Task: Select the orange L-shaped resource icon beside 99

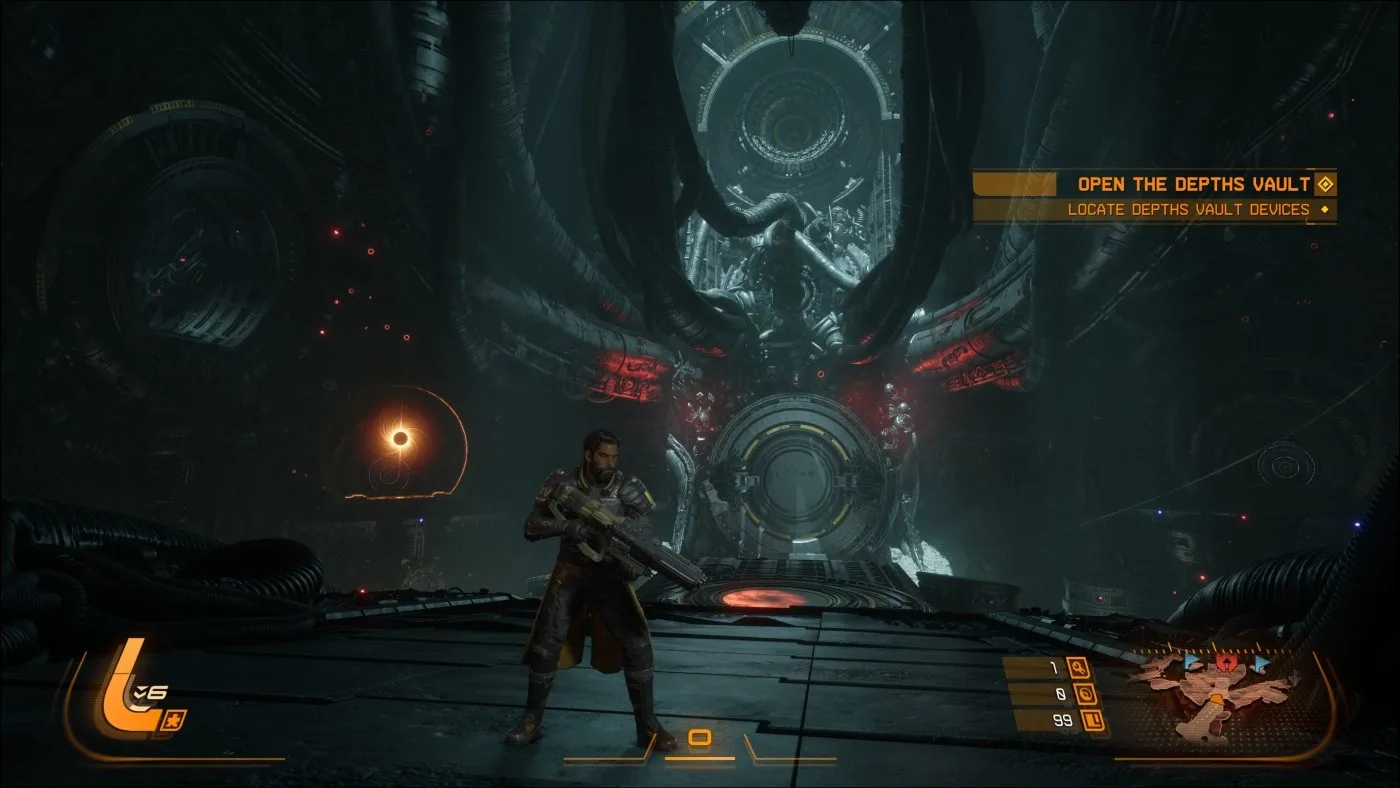Action: (1093, 720)
